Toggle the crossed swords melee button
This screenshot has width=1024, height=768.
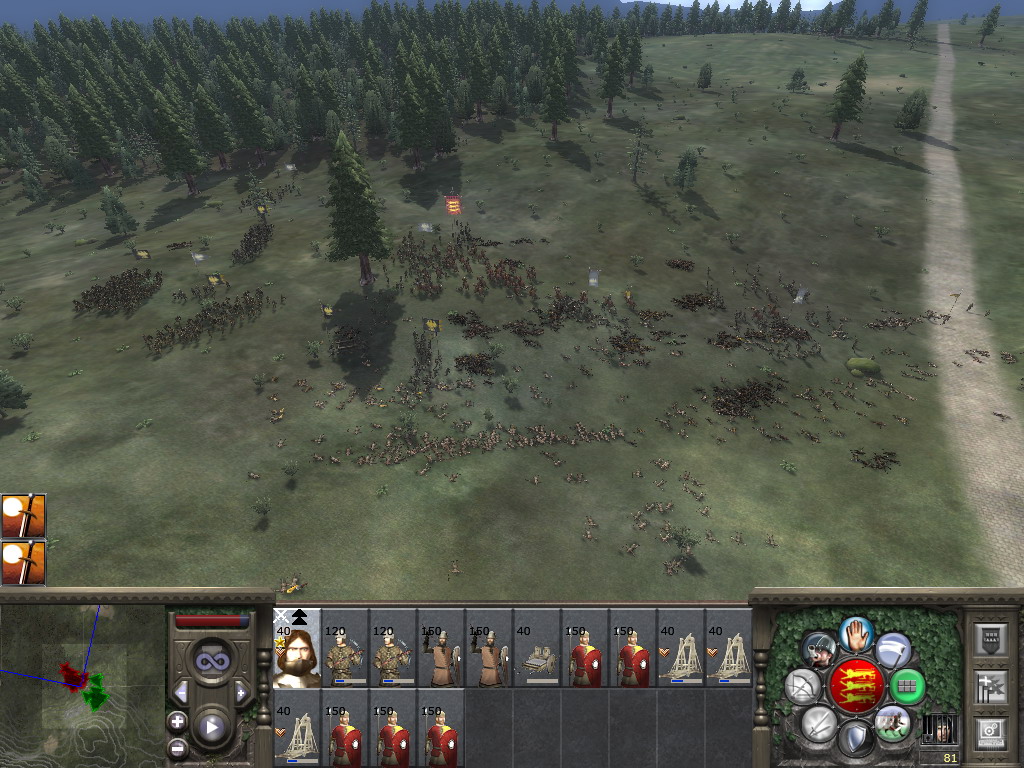818,722
